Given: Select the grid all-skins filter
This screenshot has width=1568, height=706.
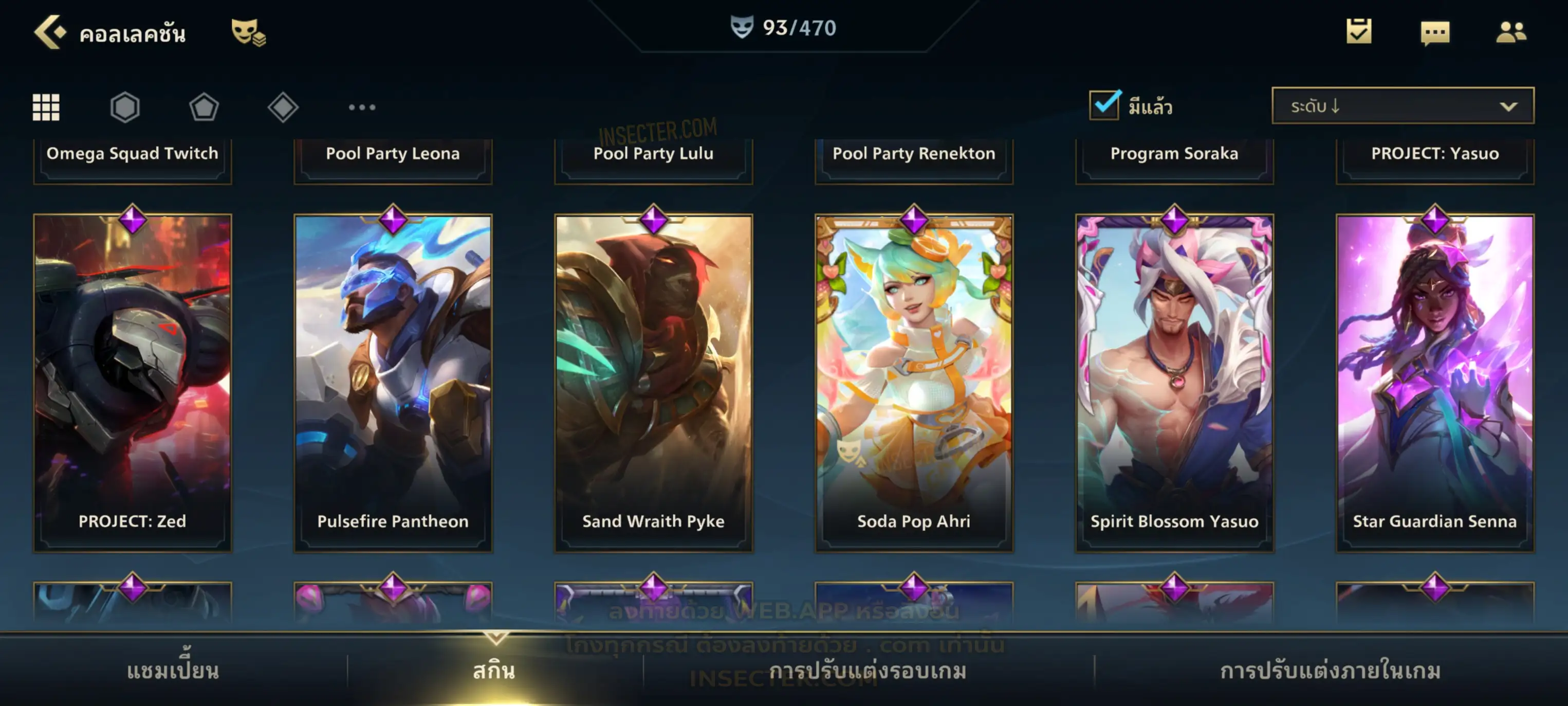Looking at the screenshot, I should (46, 107).
